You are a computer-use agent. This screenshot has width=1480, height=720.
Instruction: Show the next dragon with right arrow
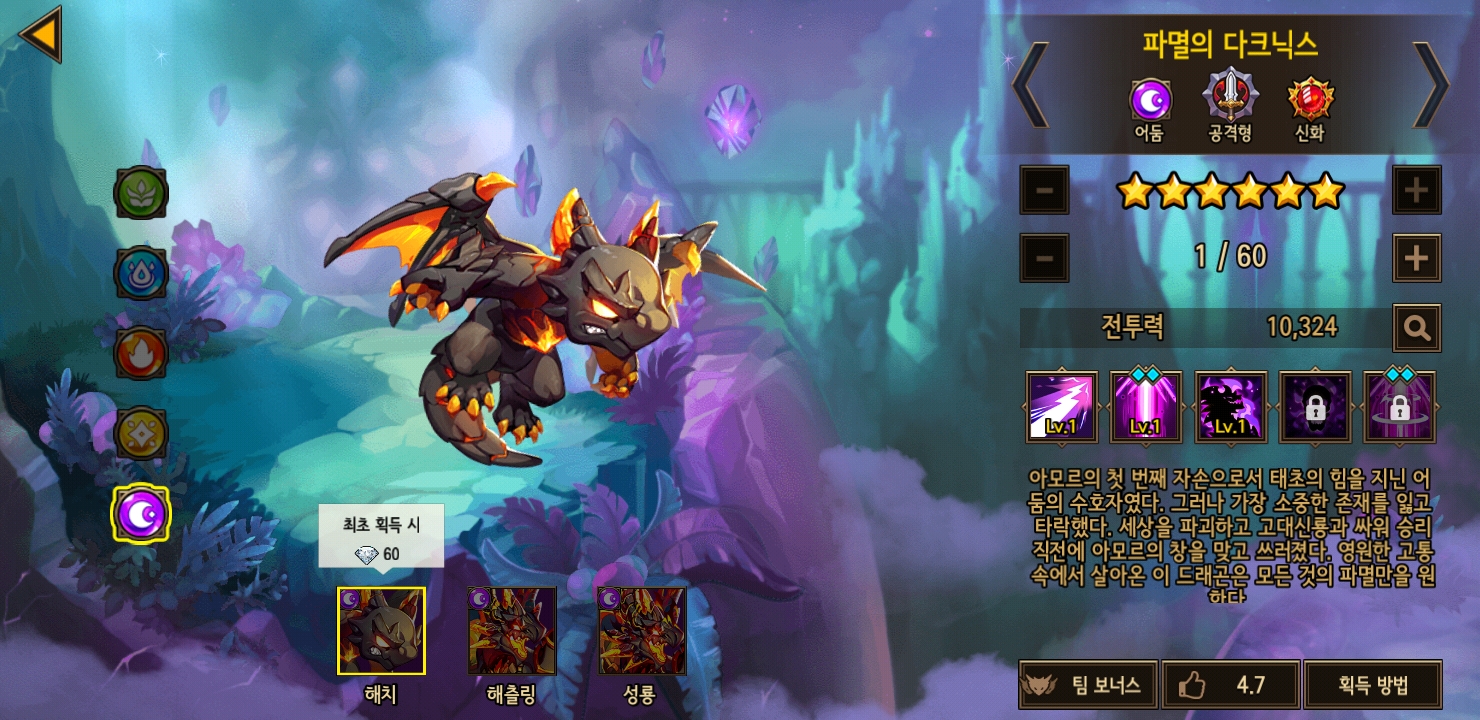(1429, 84)
